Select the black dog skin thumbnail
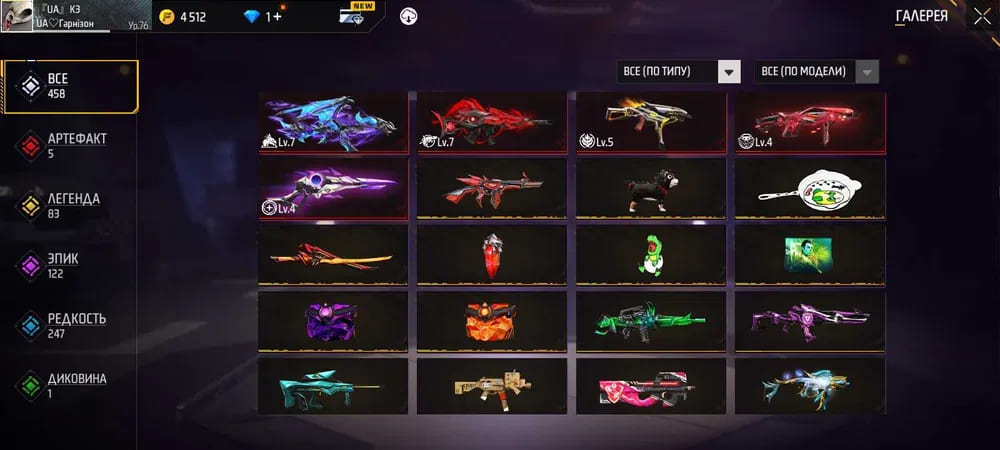 (650, 189)
